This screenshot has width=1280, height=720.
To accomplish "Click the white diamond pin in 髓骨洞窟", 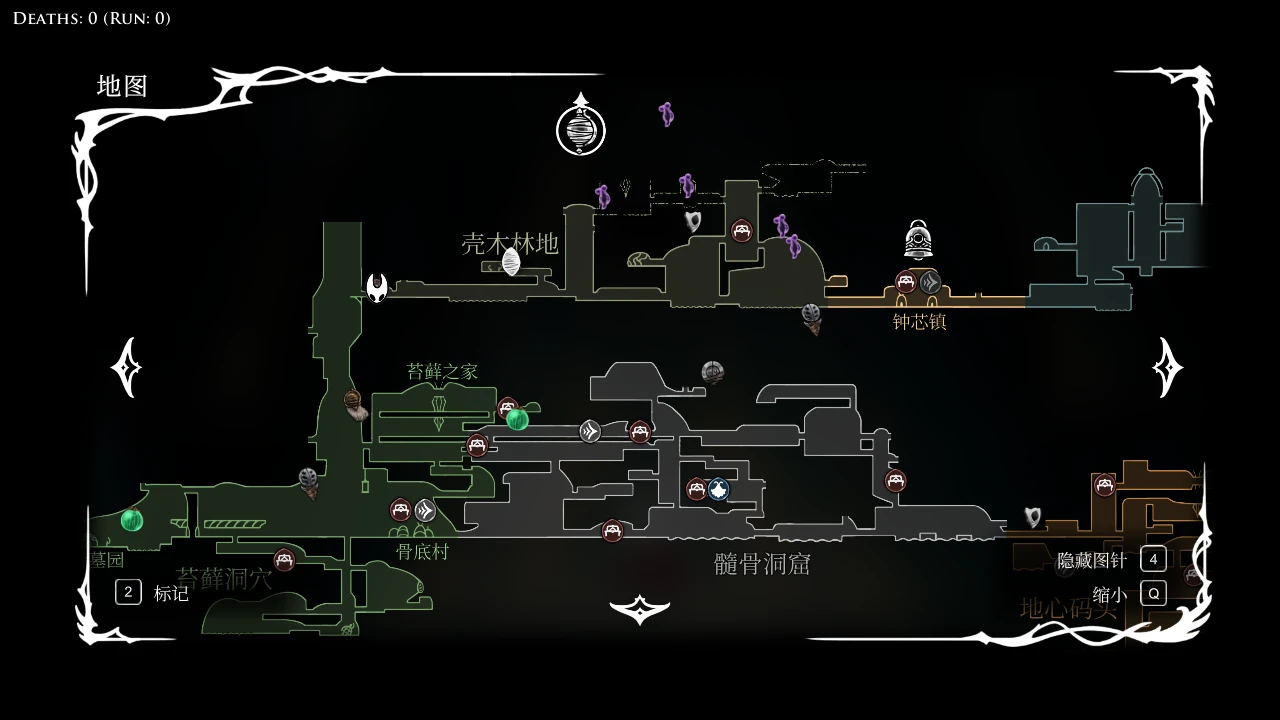I will click(x=589, y=432).
